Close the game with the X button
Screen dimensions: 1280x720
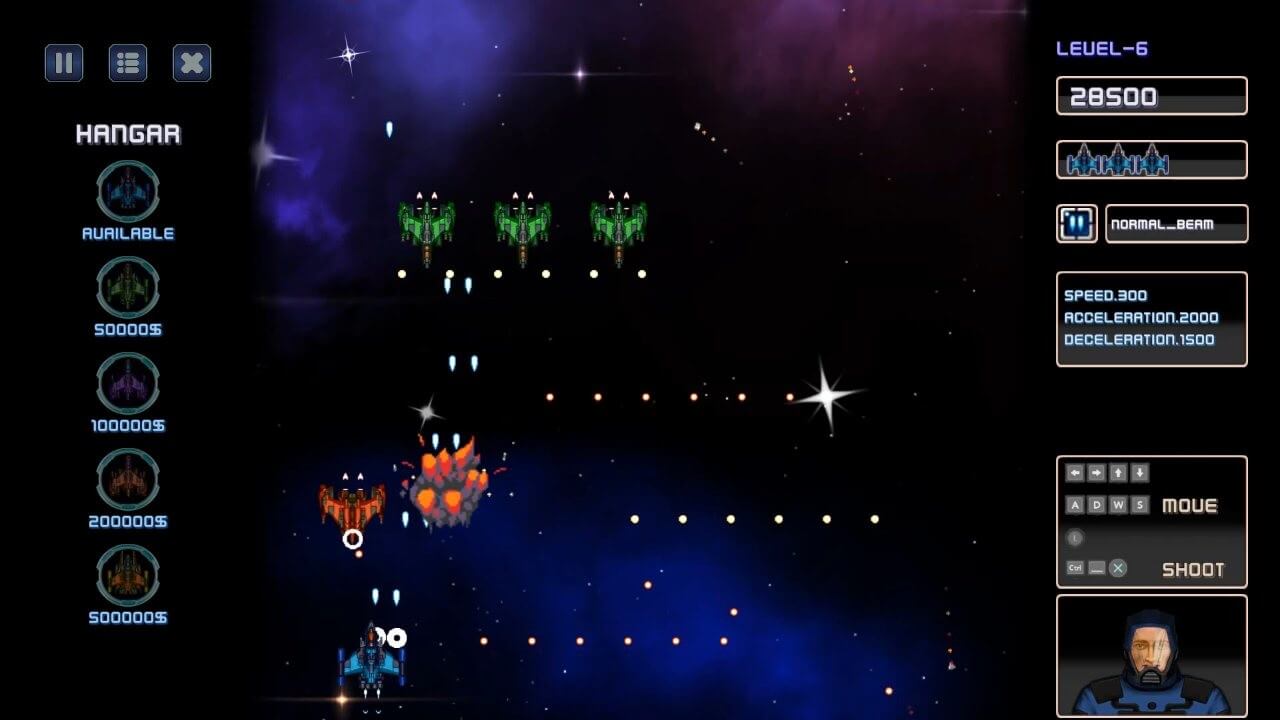(x=192, y=63)
